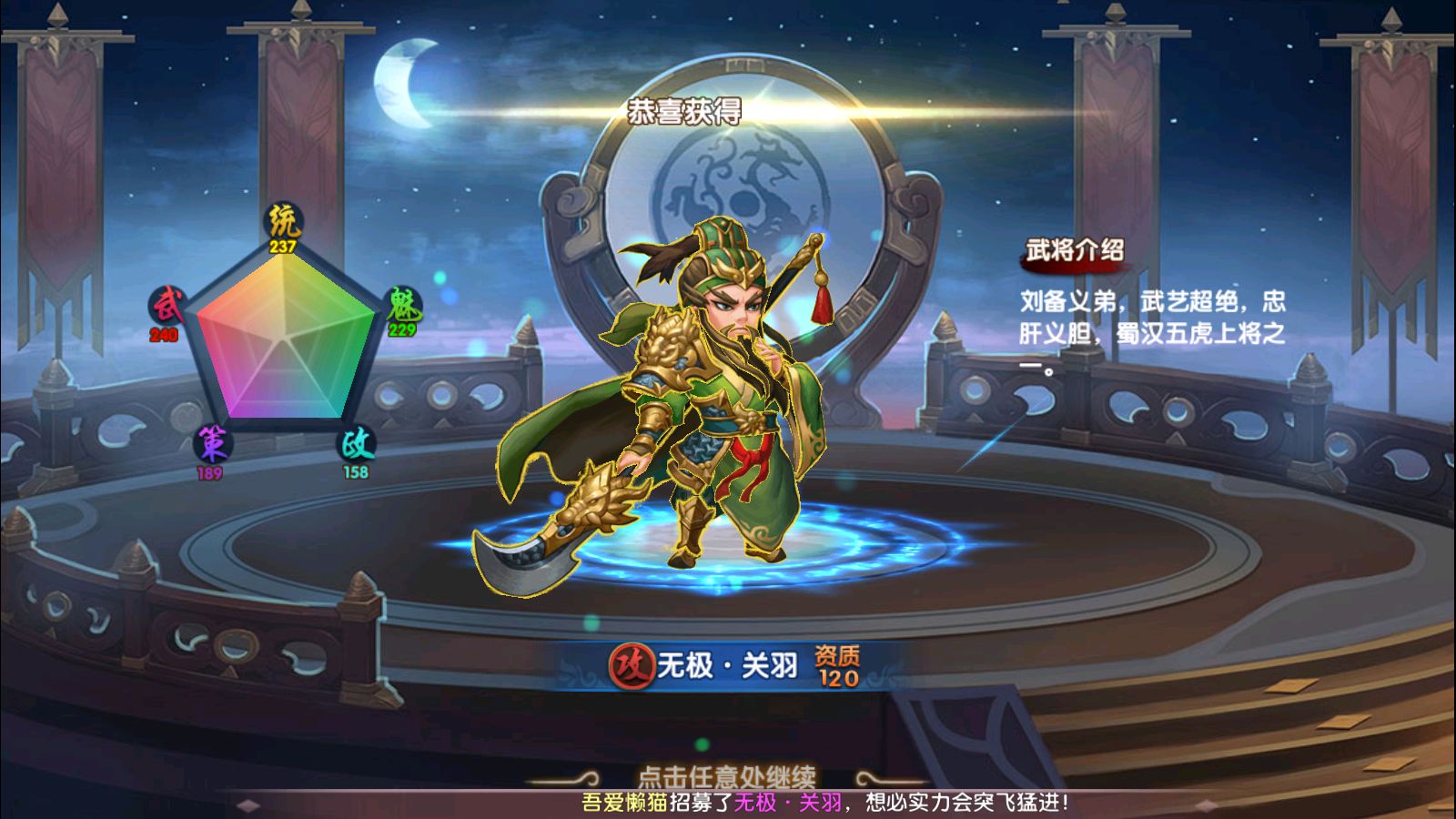Image resolution: width=1456 pixels, height=819 pixels.
Task: Select the red 武 force stat icon
Action: coord(167,306)
